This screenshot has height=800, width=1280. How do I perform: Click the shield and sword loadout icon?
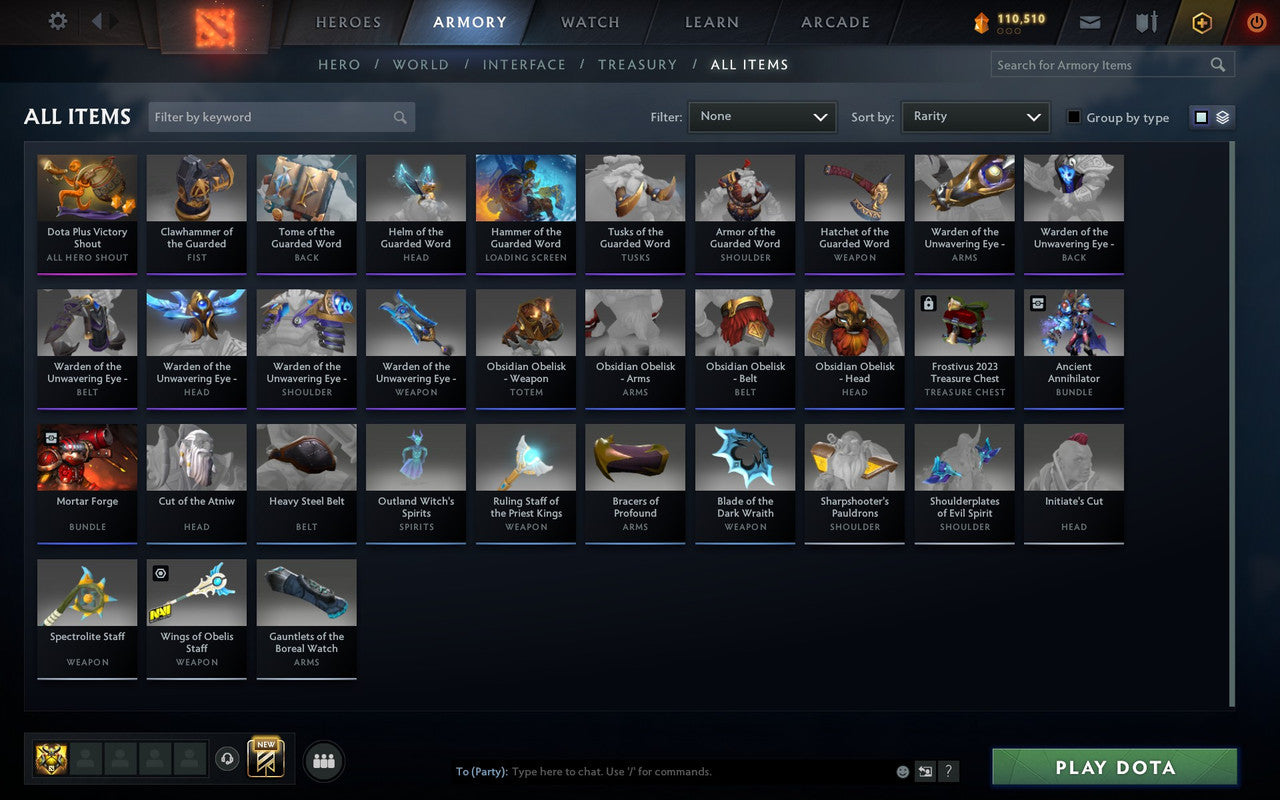pos(1145,22)
